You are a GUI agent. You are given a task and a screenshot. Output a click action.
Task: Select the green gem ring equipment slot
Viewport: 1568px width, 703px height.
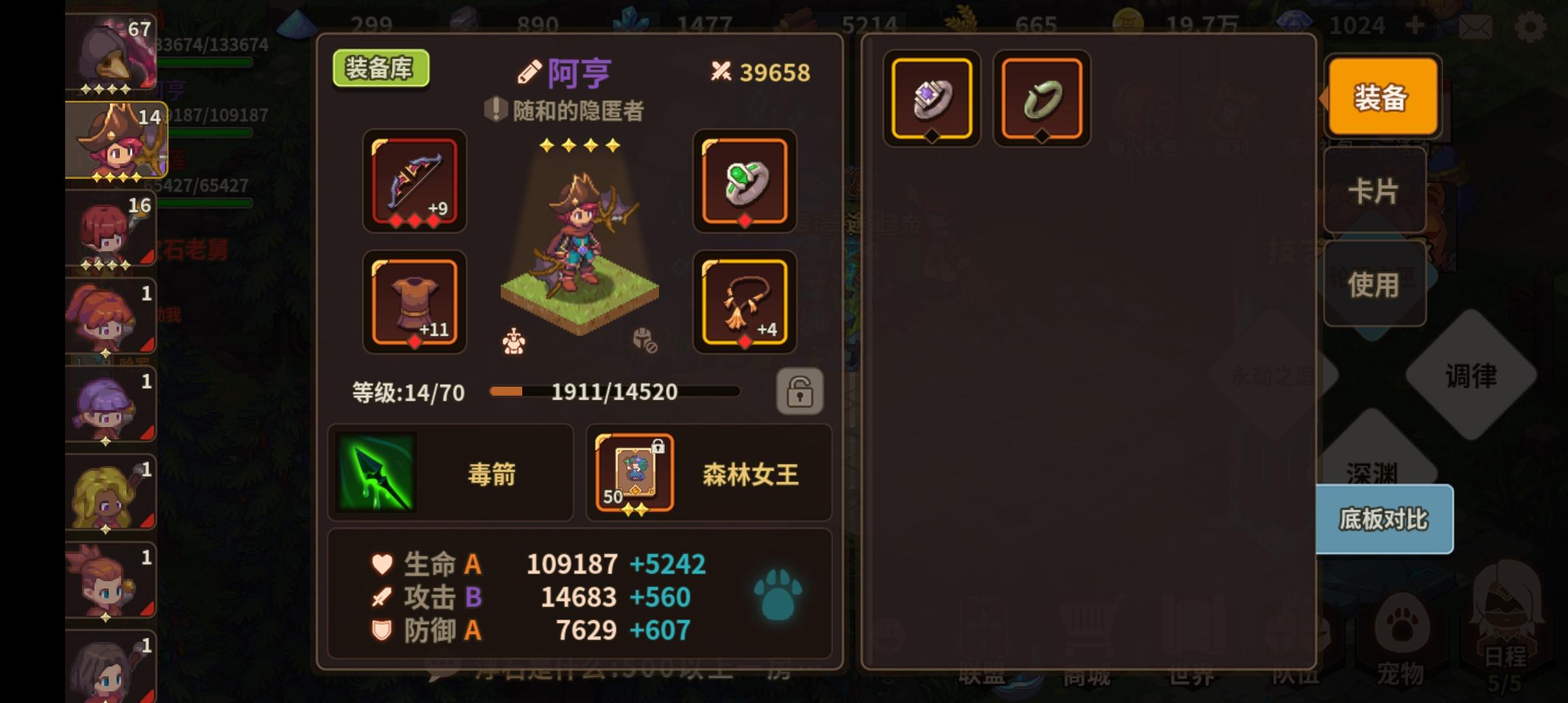tap(745, 183)
